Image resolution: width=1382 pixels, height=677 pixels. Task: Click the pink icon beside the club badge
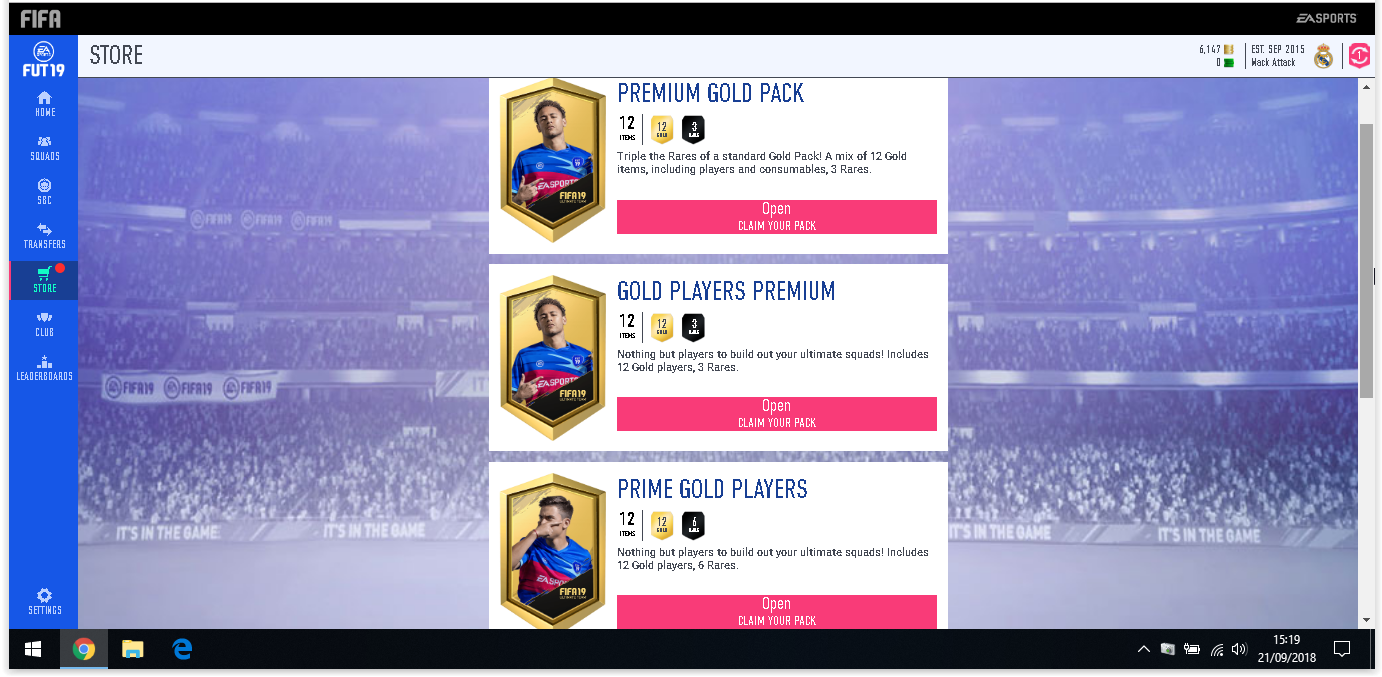point(1359,56)
